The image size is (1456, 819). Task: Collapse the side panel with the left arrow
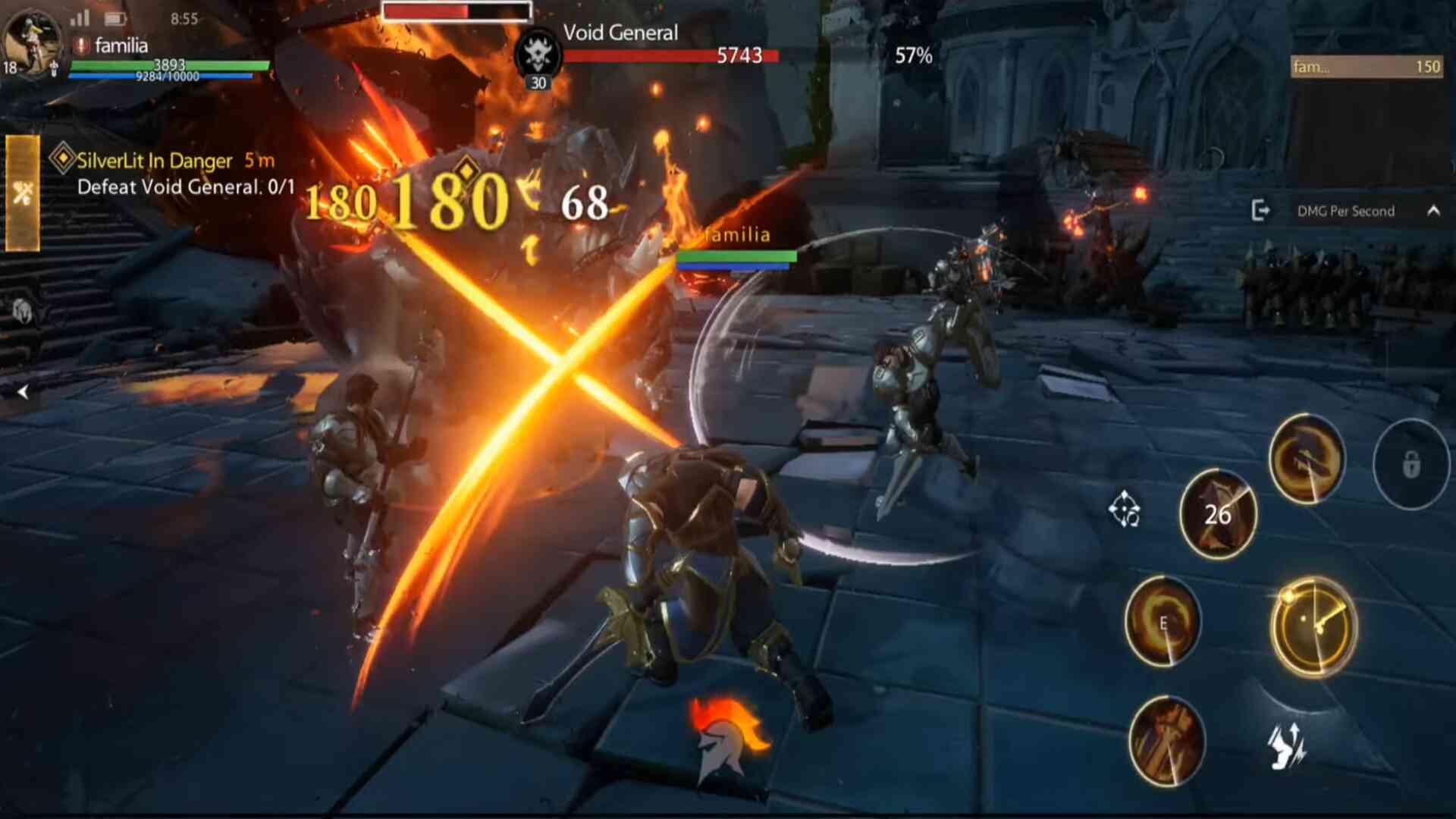coord(23,392)
